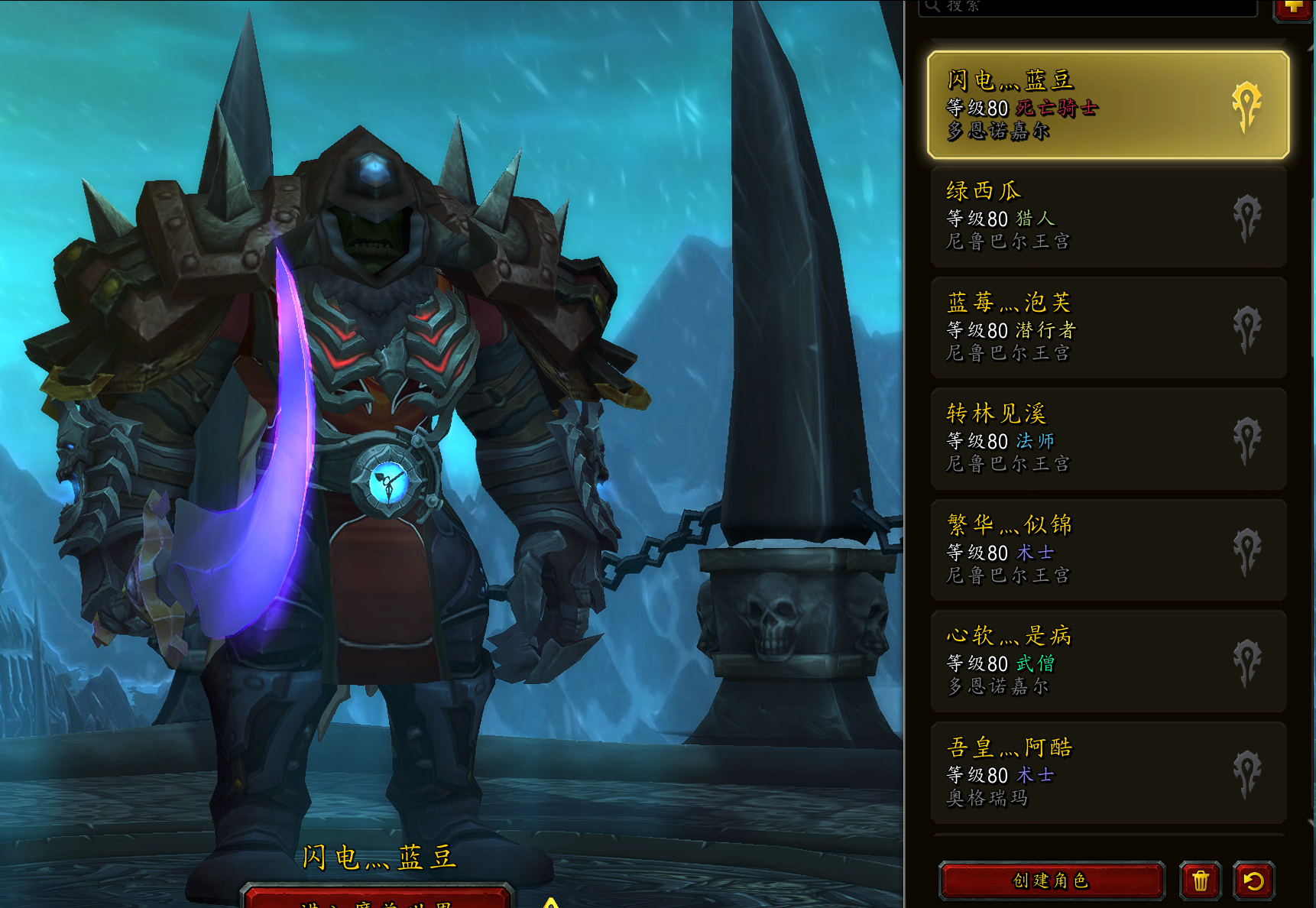1316x908 pixels.
Task: Select character 闪电灬蓝豆 death knight
Action: tap(1107, 105)
